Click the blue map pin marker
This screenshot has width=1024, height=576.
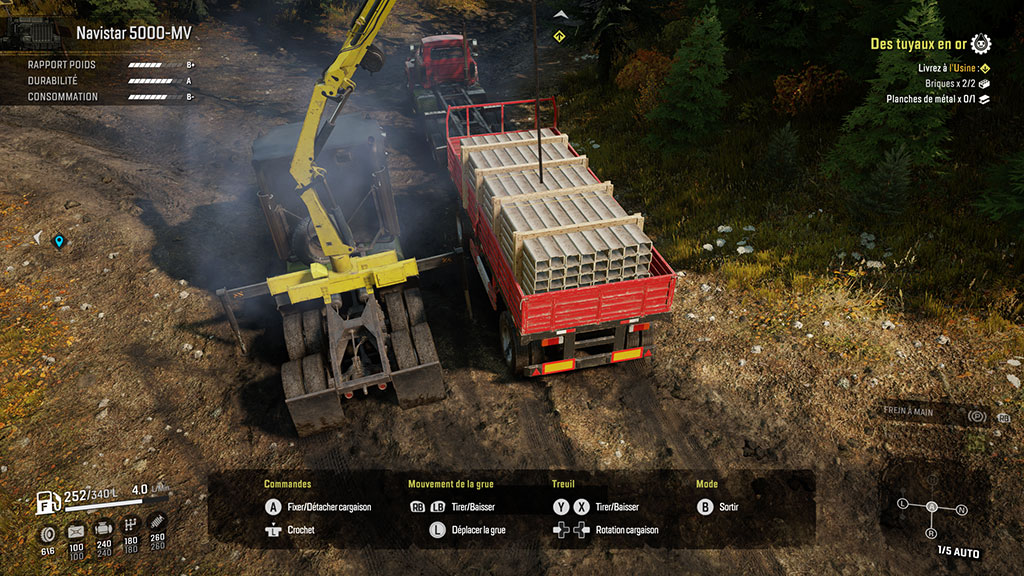pyautogui.click(x=59, y=241)
